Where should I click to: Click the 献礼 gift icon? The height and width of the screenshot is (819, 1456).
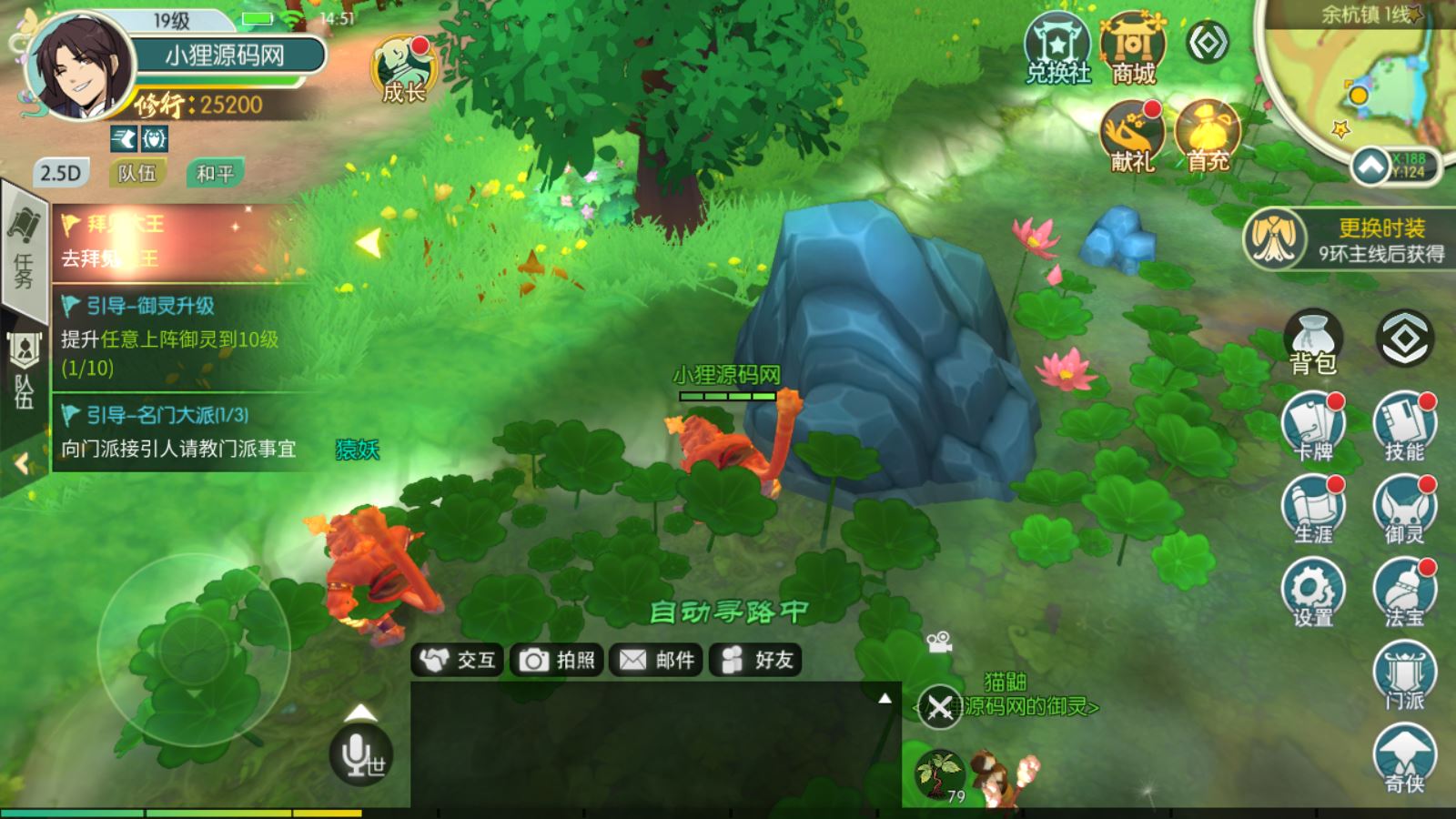click(1132, 136)
